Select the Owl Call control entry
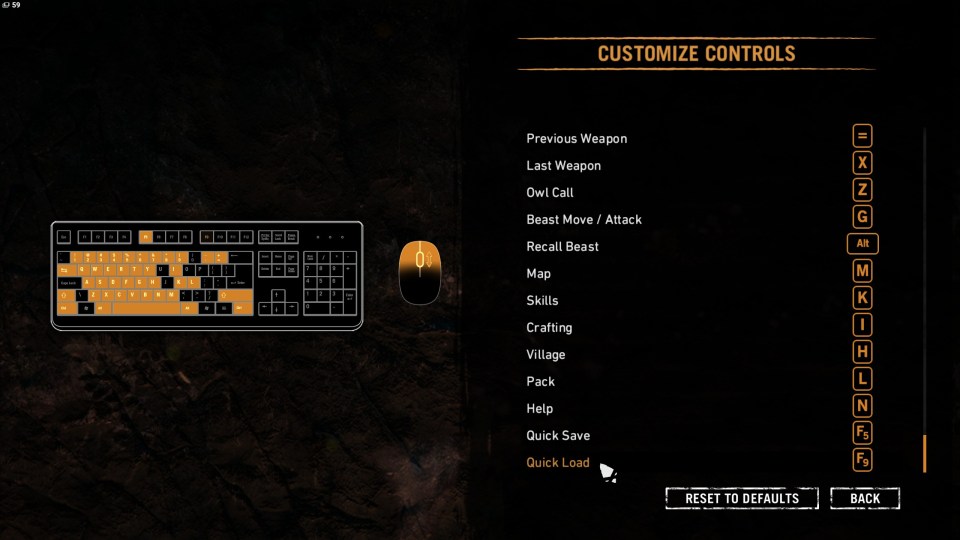This screenshot has height=540, width=960. 550,192
